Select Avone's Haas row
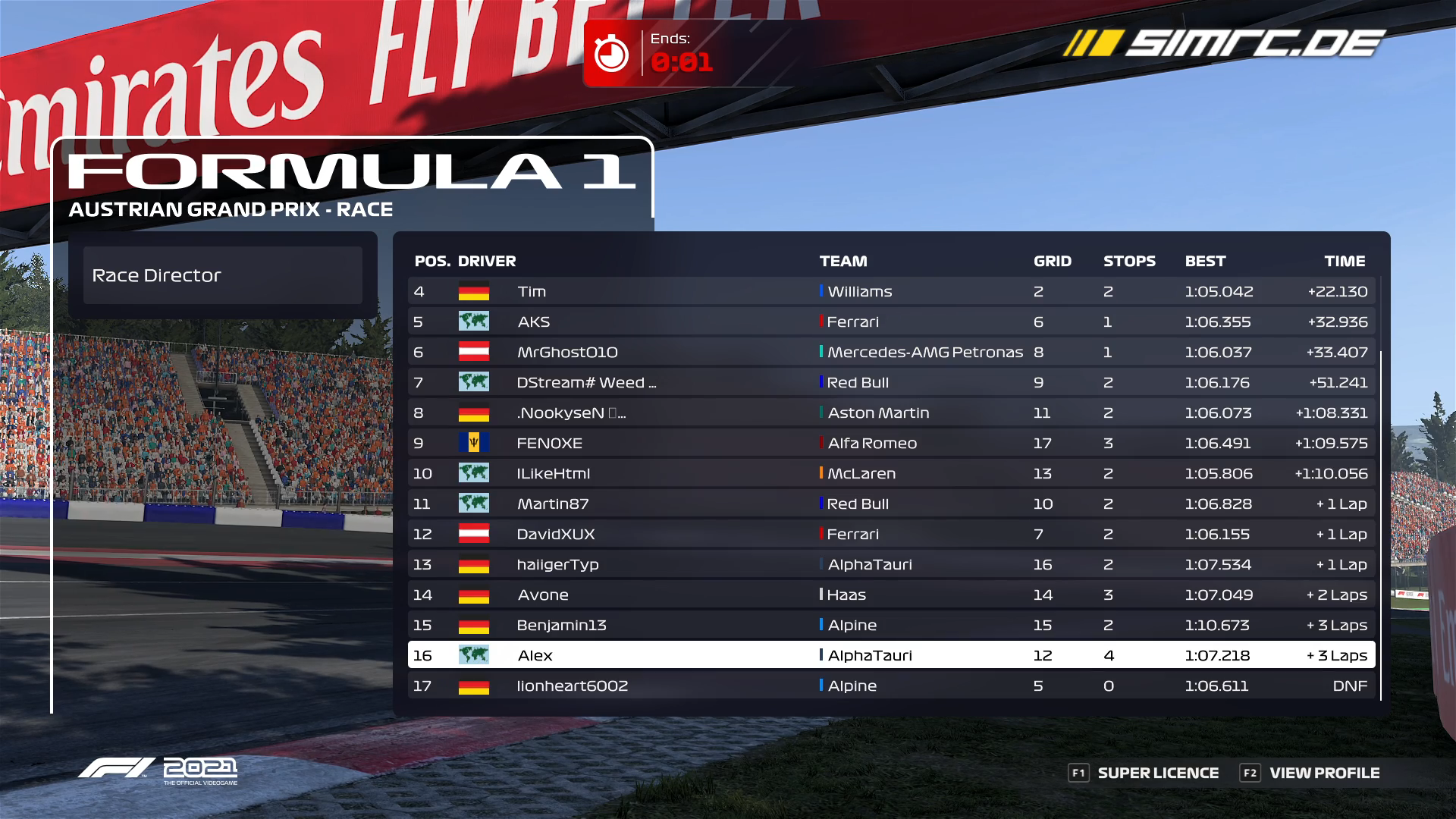The image size is (1456, 819). pos(891,595)
